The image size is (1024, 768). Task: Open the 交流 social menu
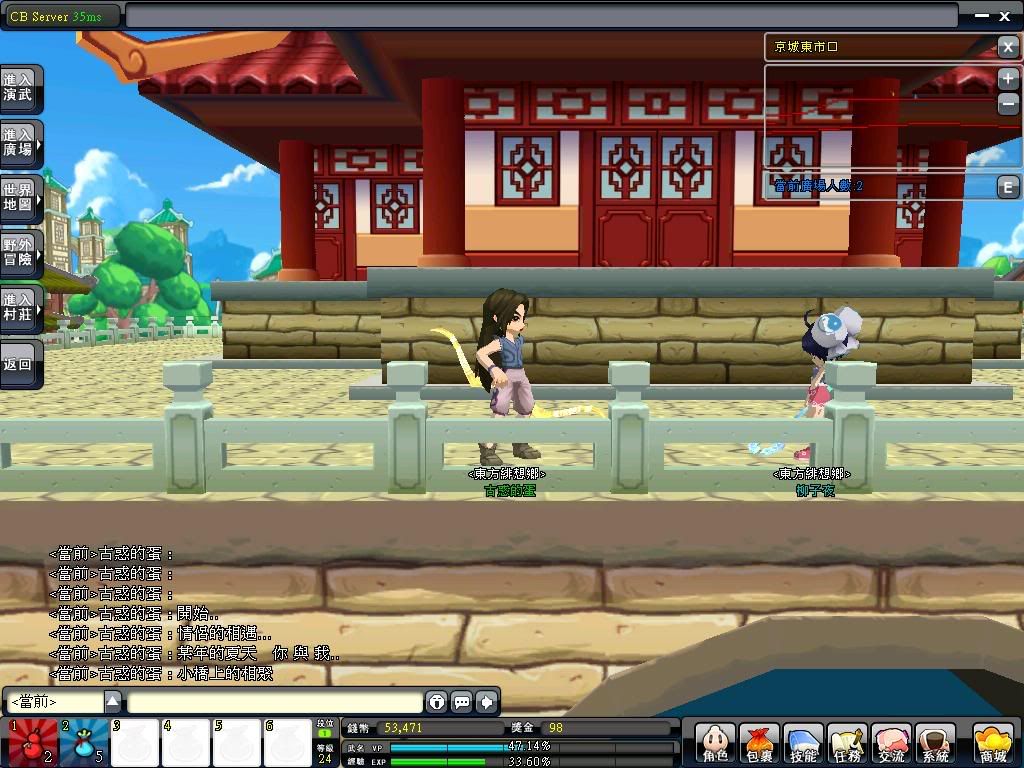click(x=891, y=744)
